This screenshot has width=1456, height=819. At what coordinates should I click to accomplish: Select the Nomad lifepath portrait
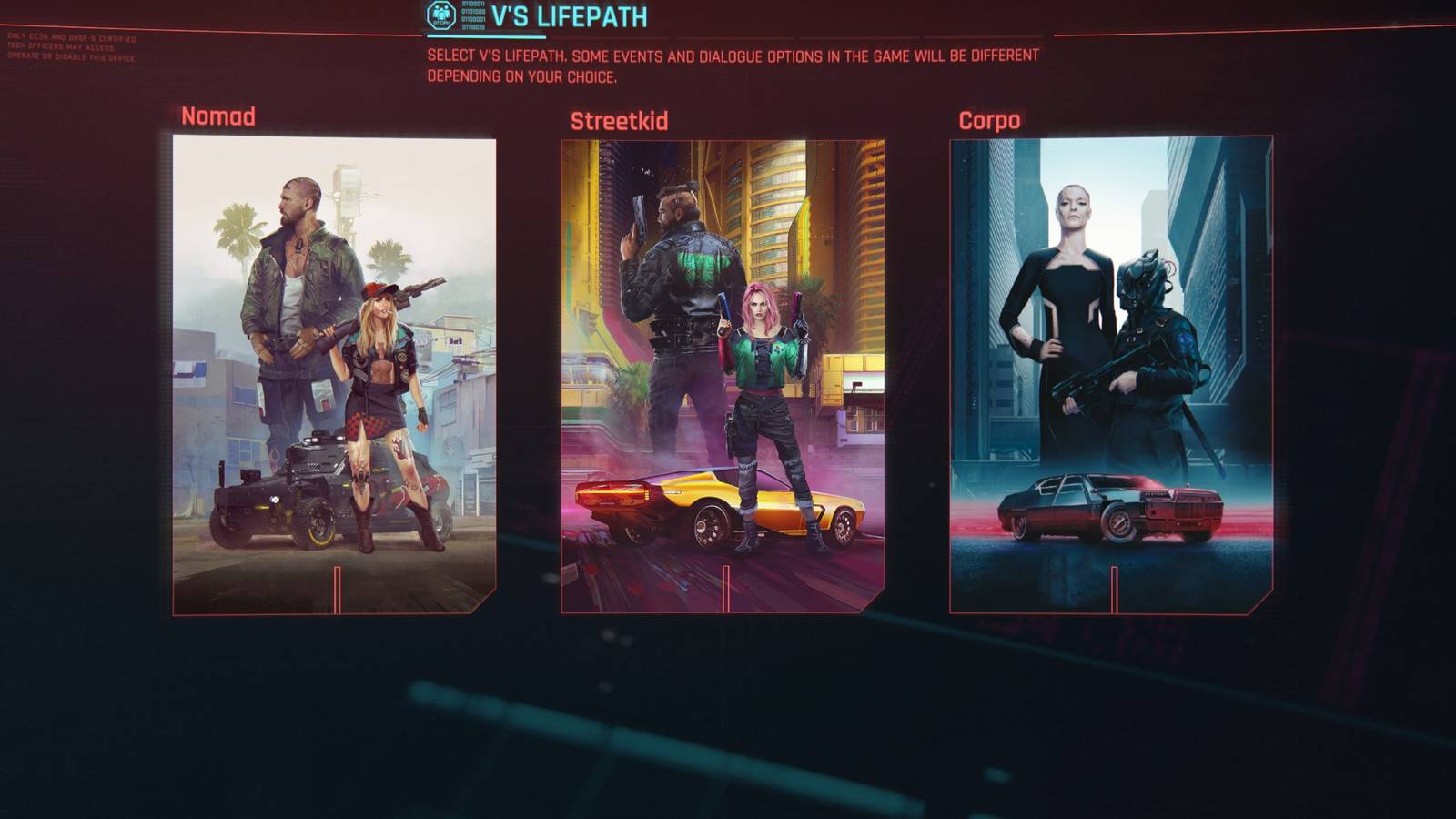[328, 373]
